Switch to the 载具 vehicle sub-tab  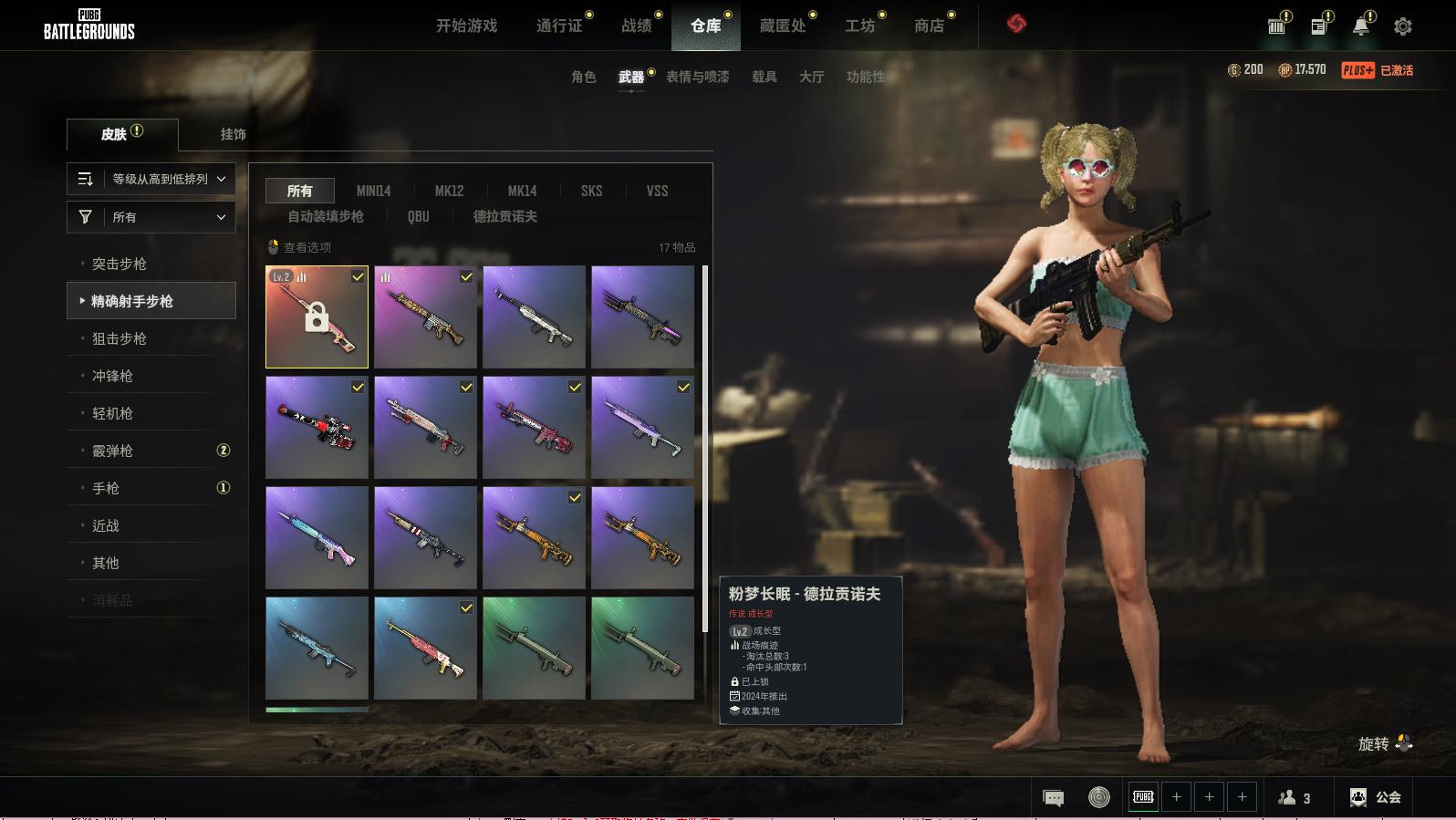[x=764, y=77]
